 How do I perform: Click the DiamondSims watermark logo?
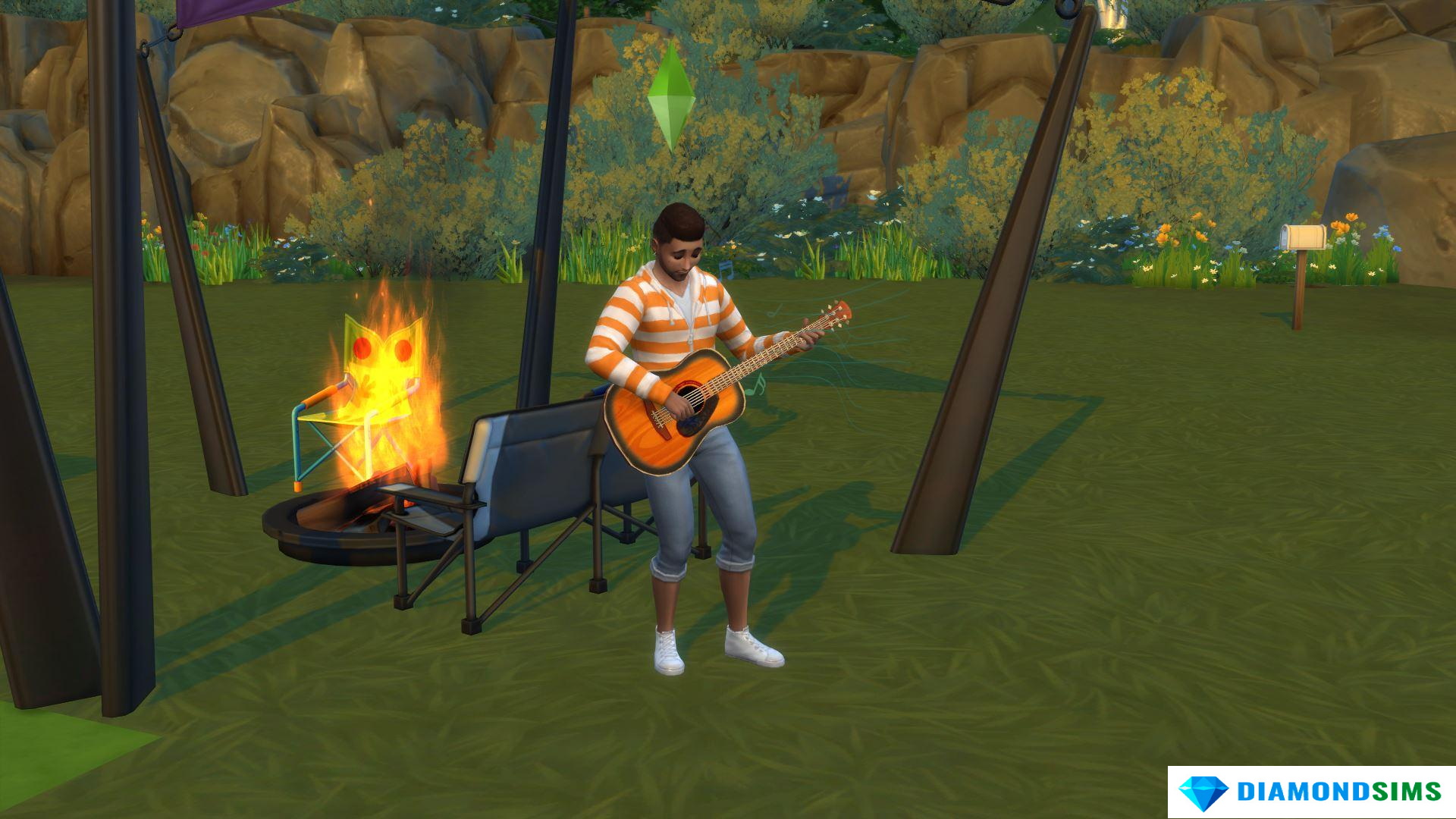tap(1310, 792)
